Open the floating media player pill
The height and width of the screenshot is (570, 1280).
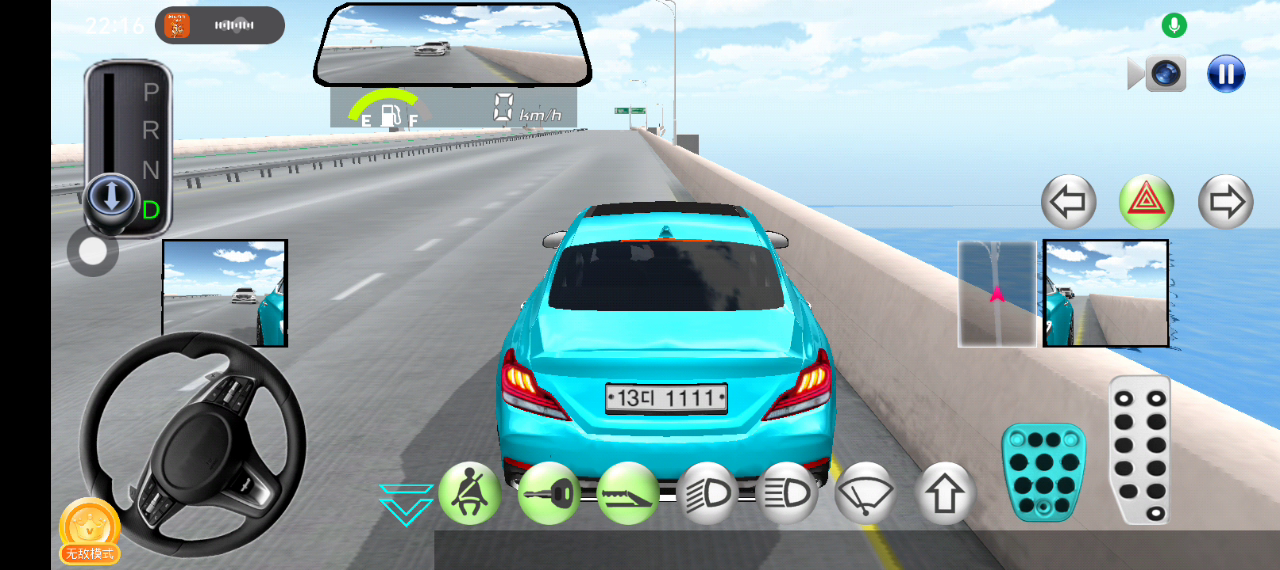[220, 25]
